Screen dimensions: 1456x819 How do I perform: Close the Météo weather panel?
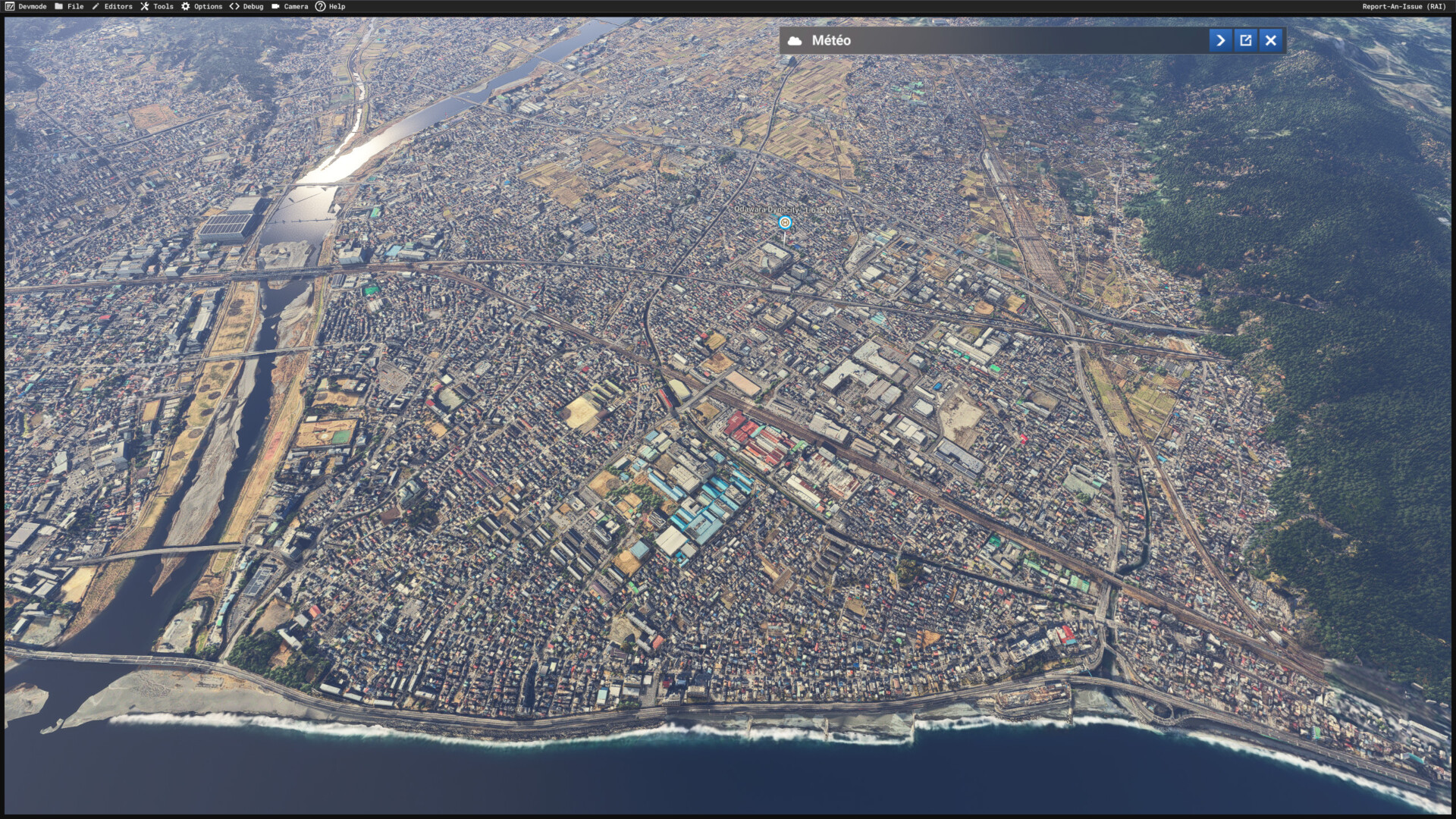[1271, 40]
